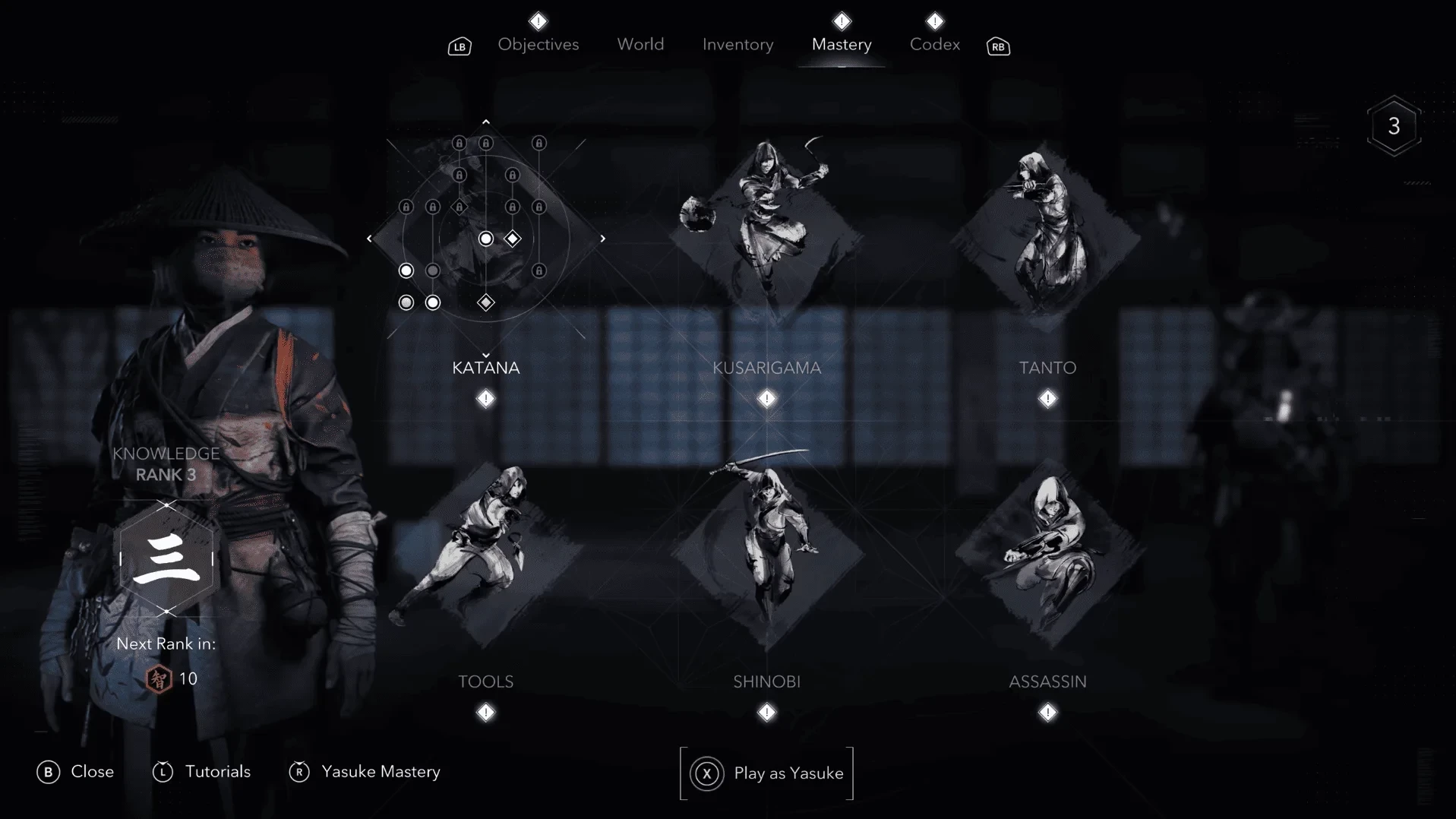Screen dimensions: 1456x819
Task: Close the Mastery menu
Action: [75, 772]
